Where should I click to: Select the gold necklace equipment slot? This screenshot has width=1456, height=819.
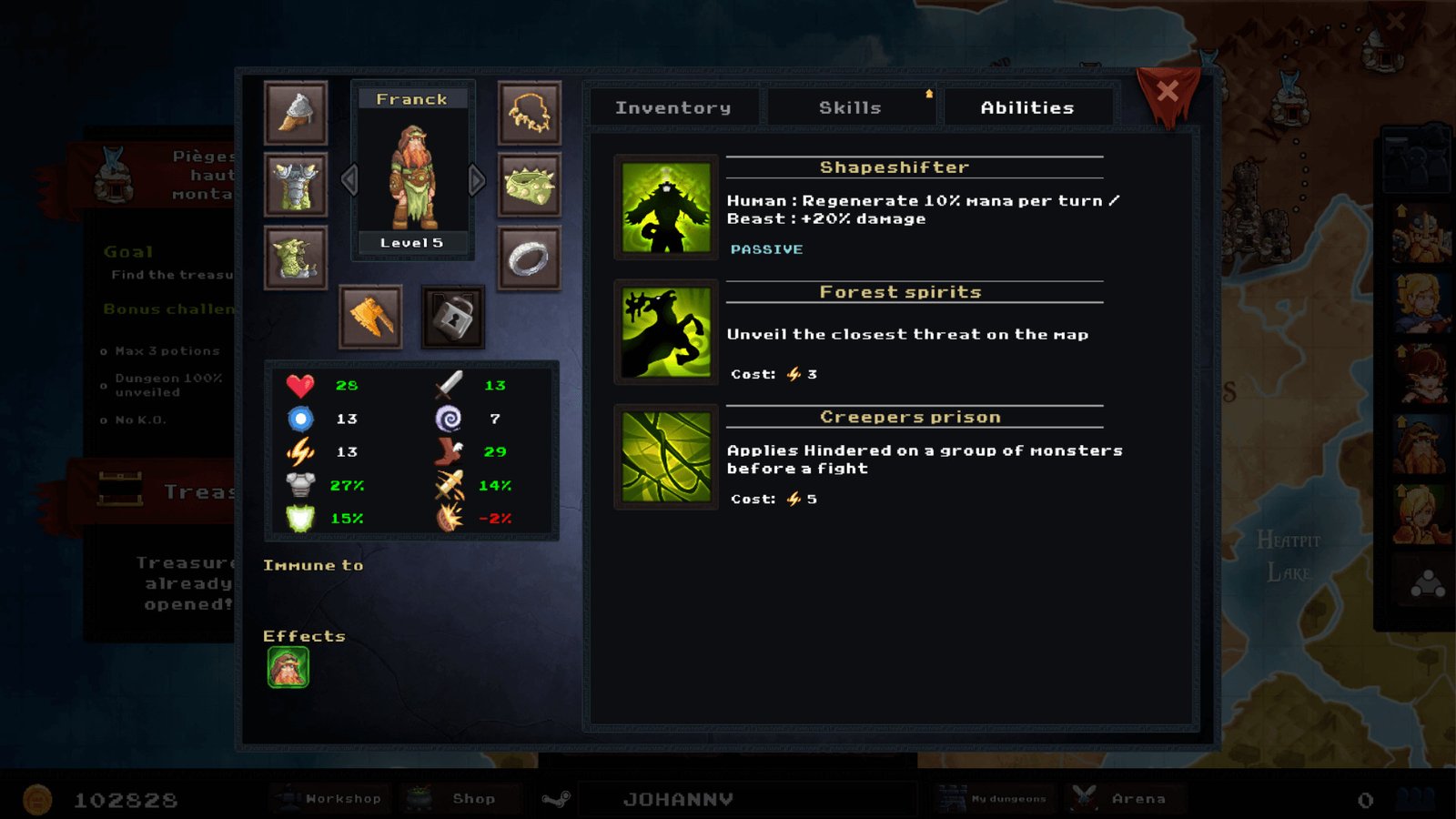(530, 113)
